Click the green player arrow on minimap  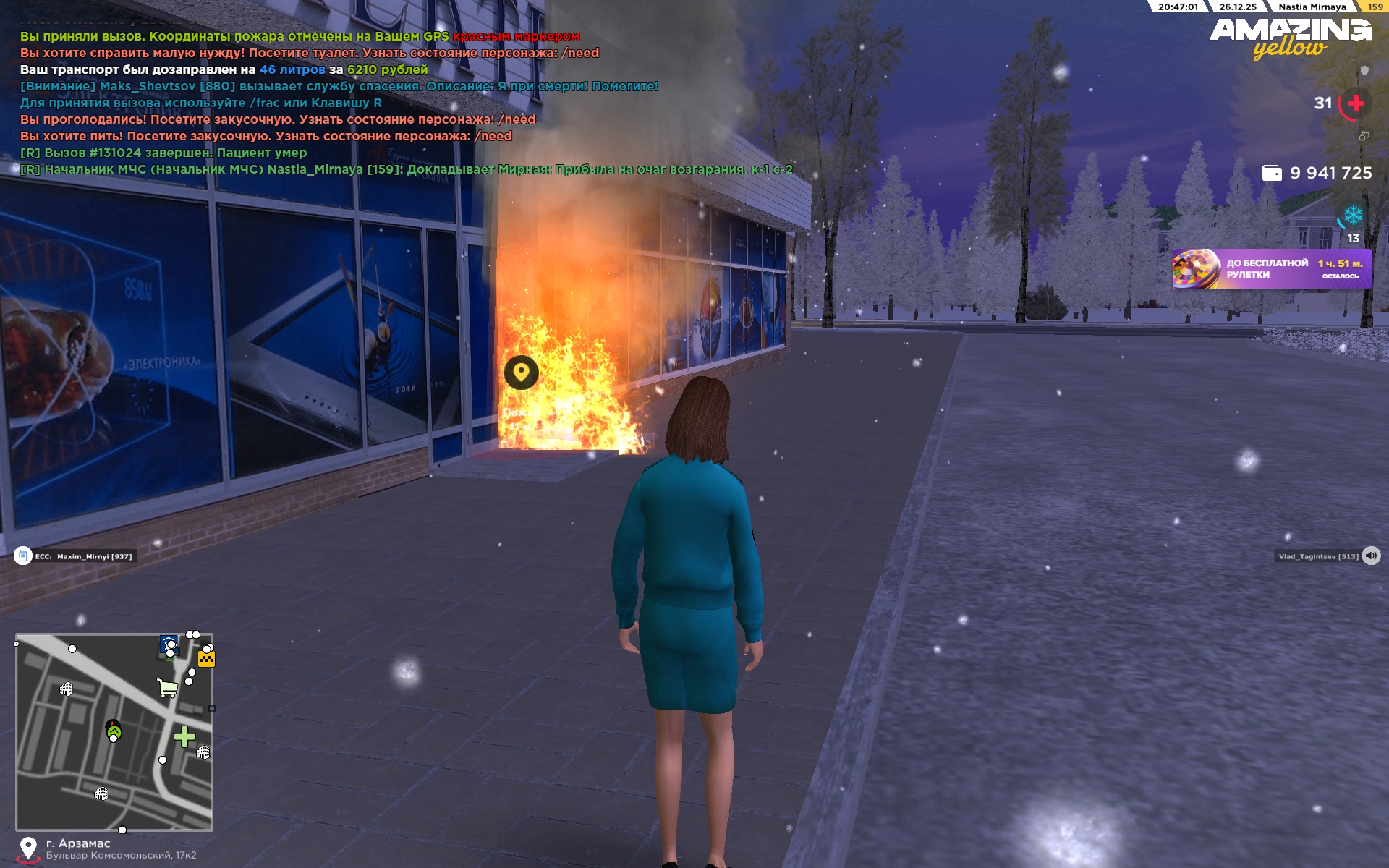click(114, 731)
